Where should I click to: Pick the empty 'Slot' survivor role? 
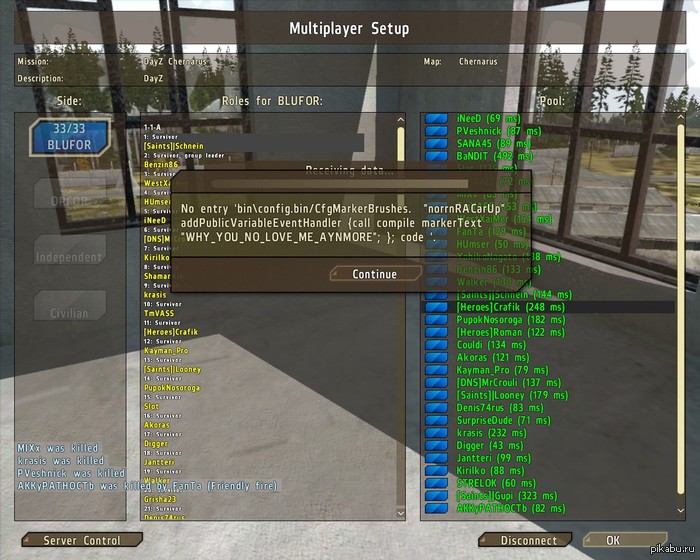coord(151,407)
